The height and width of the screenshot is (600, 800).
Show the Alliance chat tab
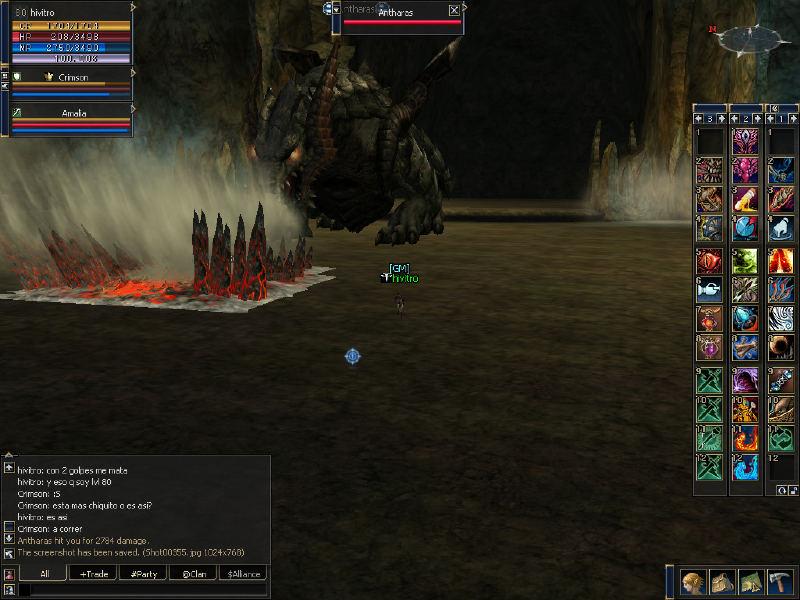243,574
